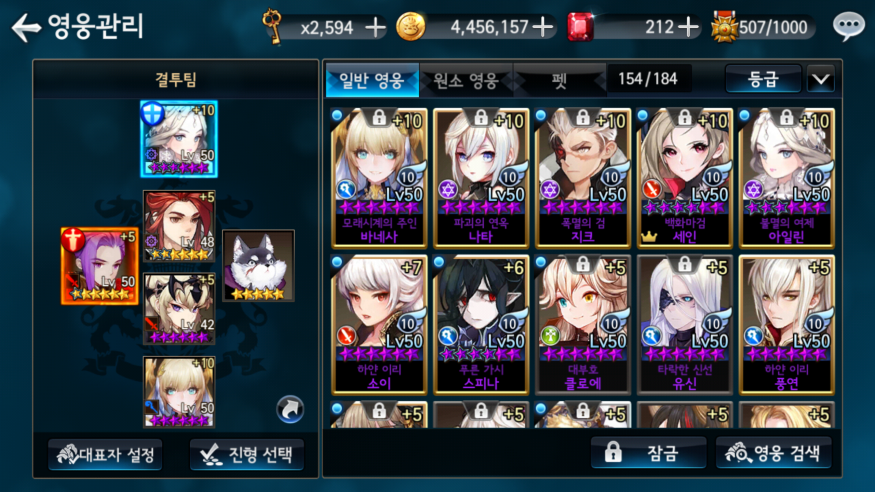This screenshot has height=492, width=875.
Task: Buy rubies with the plus button
Action: point(688,28)
